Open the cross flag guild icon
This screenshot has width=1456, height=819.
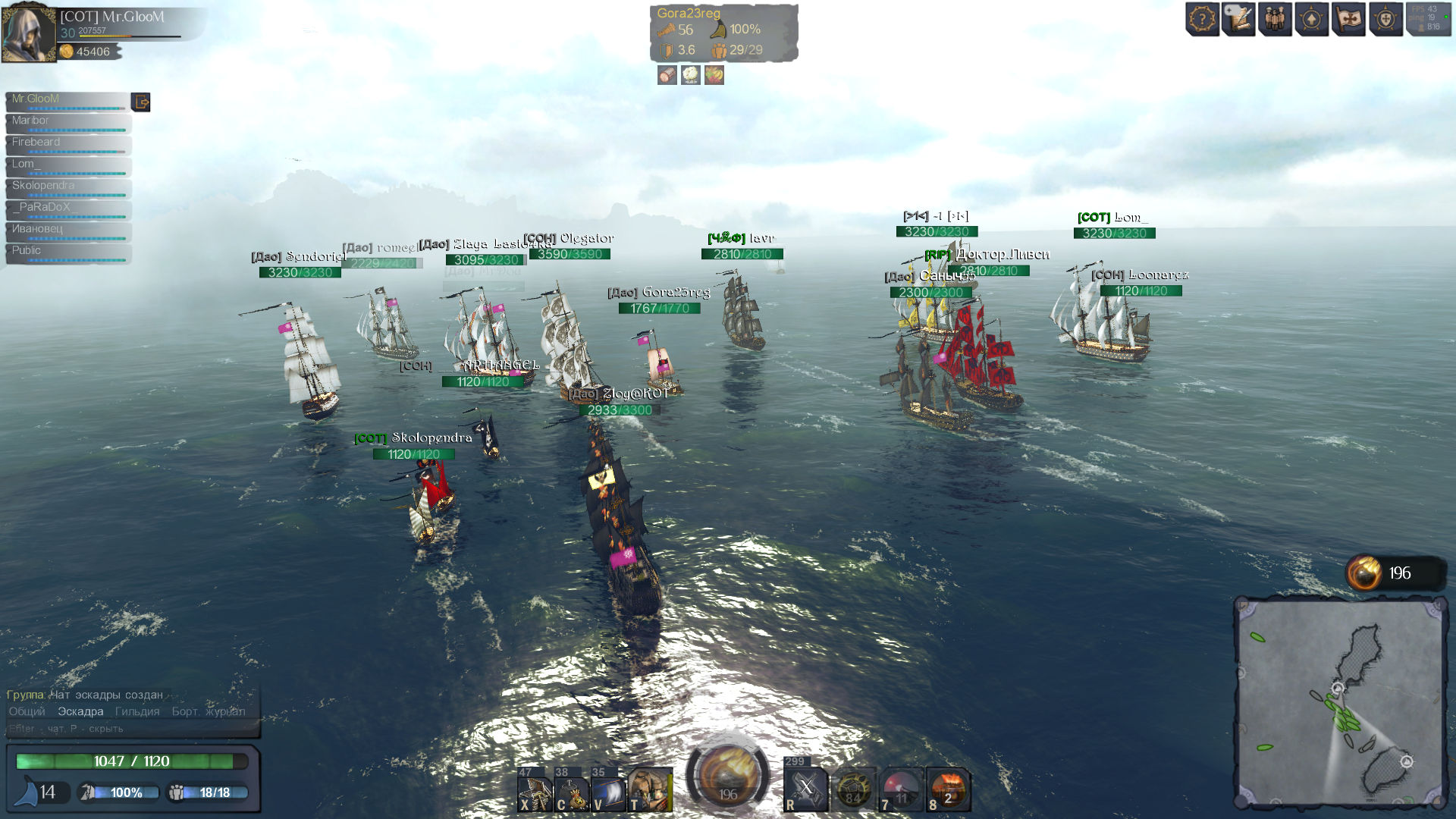coord(1348,19)
